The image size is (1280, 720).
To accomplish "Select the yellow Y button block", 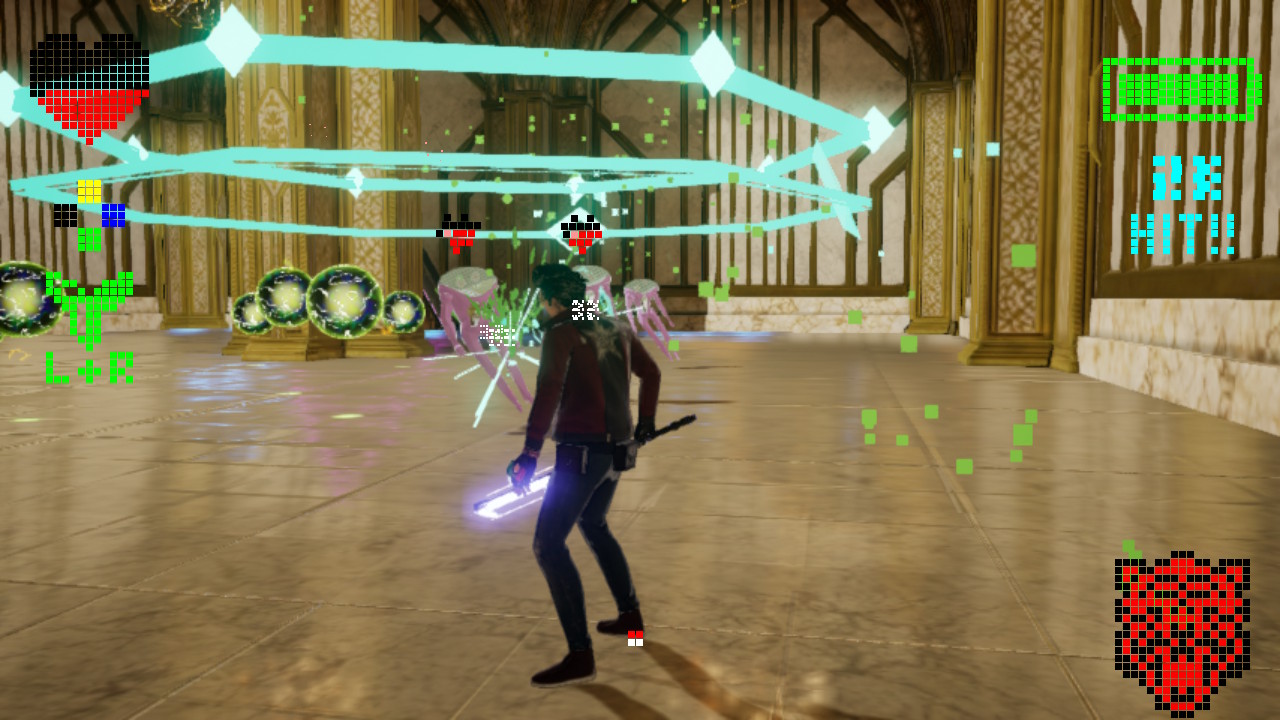I will 89,191.
